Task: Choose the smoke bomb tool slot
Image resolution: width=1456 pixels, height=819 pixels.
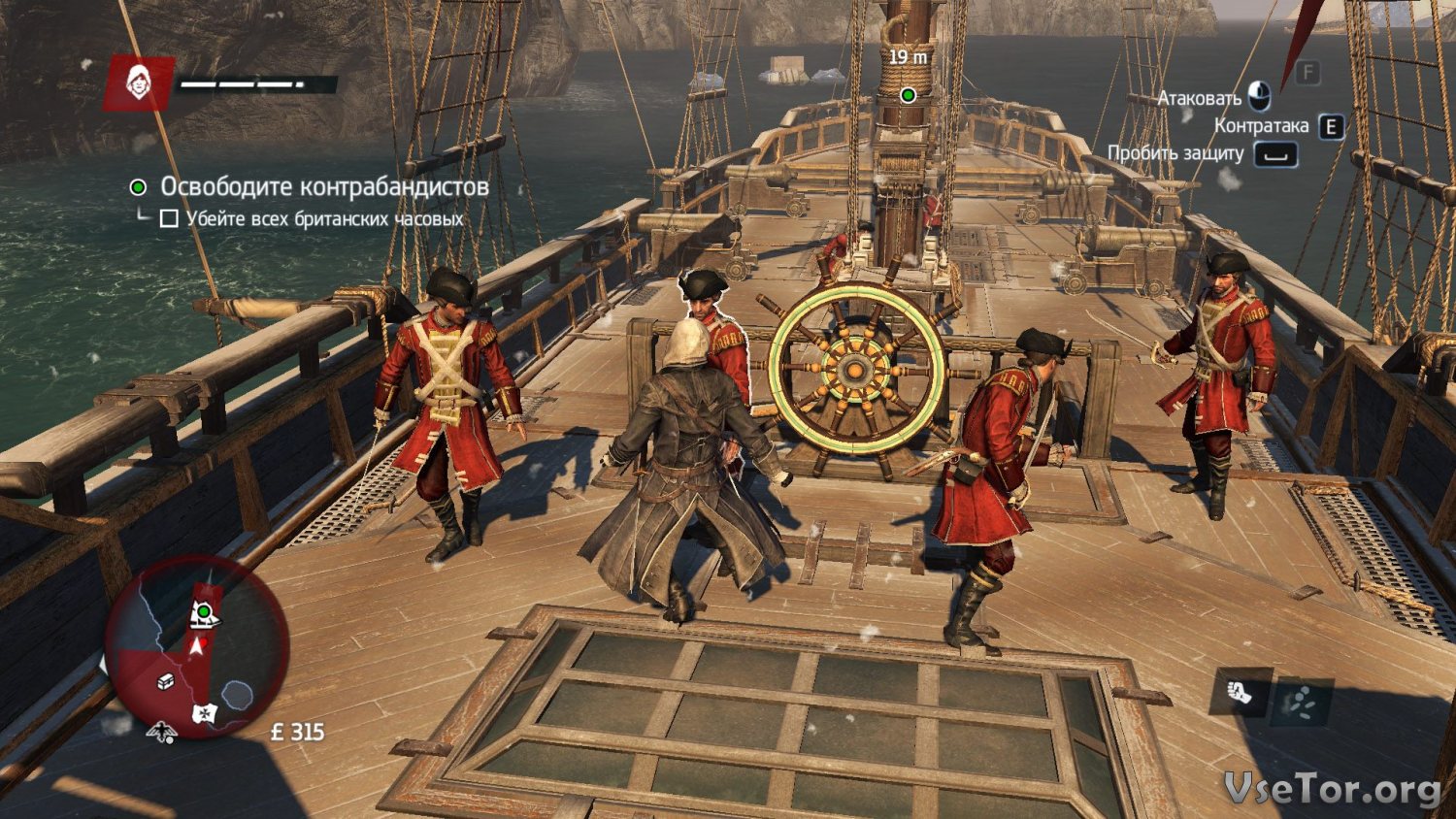Action: 1302,703
